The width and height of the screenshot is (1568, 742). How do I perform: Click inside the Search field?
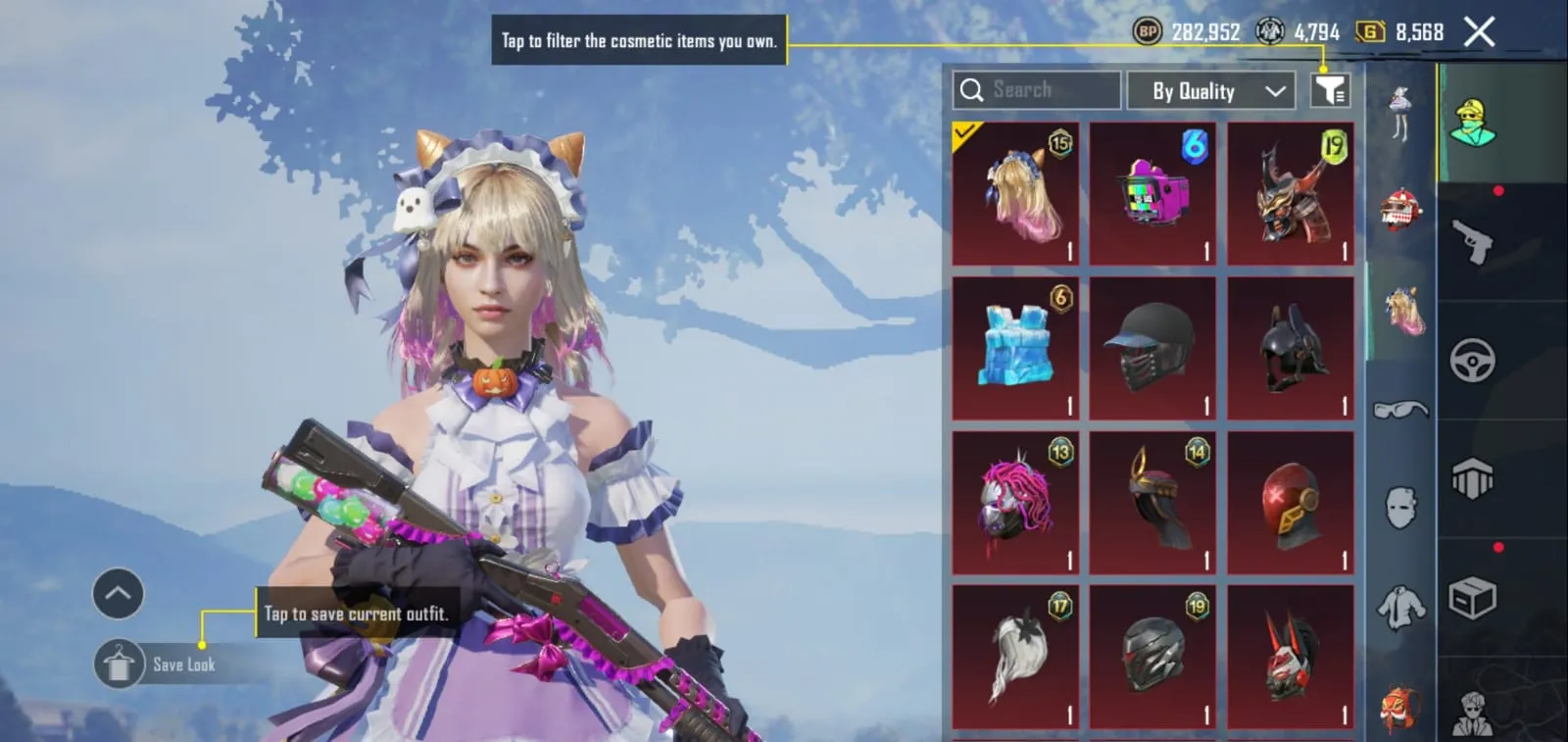[x=1039, y=90]
